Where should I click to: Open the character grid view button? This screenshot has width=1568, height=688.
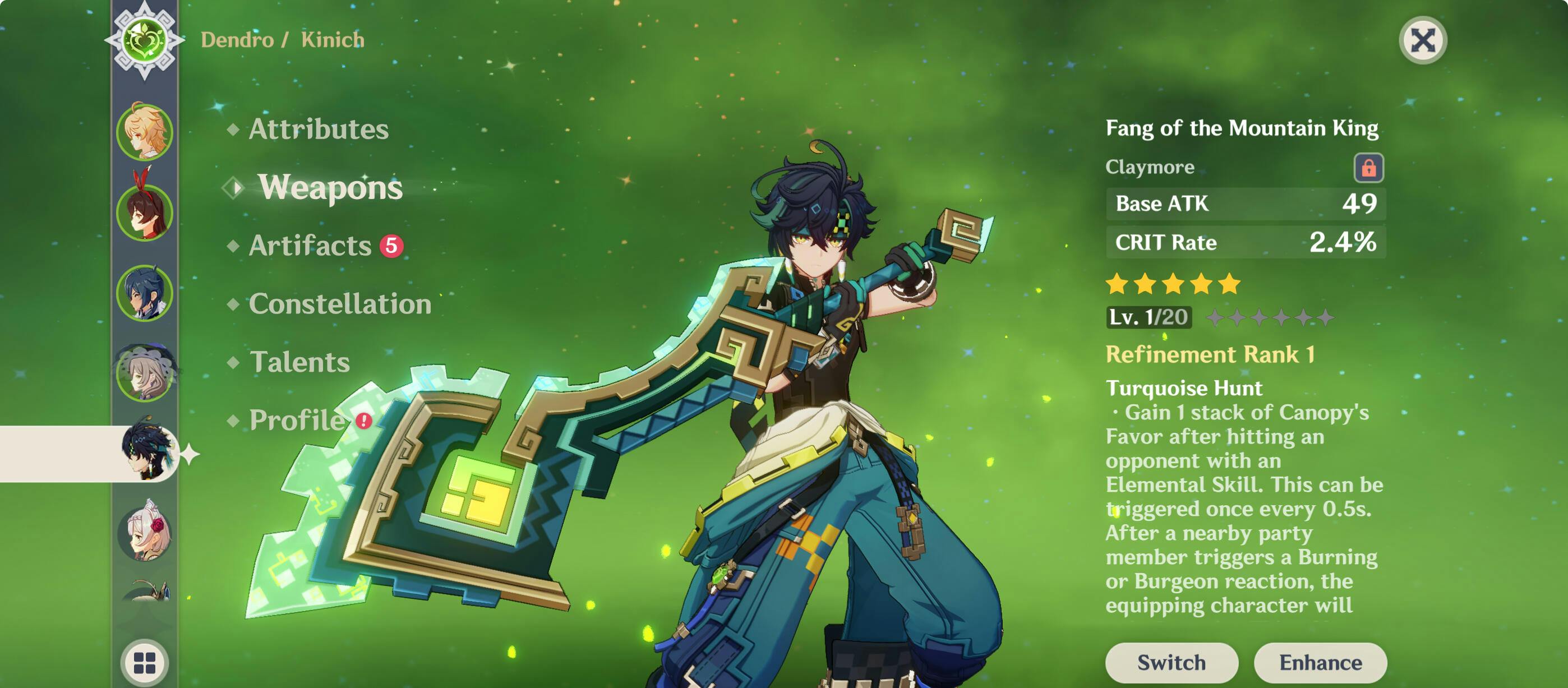coord(145,663)
